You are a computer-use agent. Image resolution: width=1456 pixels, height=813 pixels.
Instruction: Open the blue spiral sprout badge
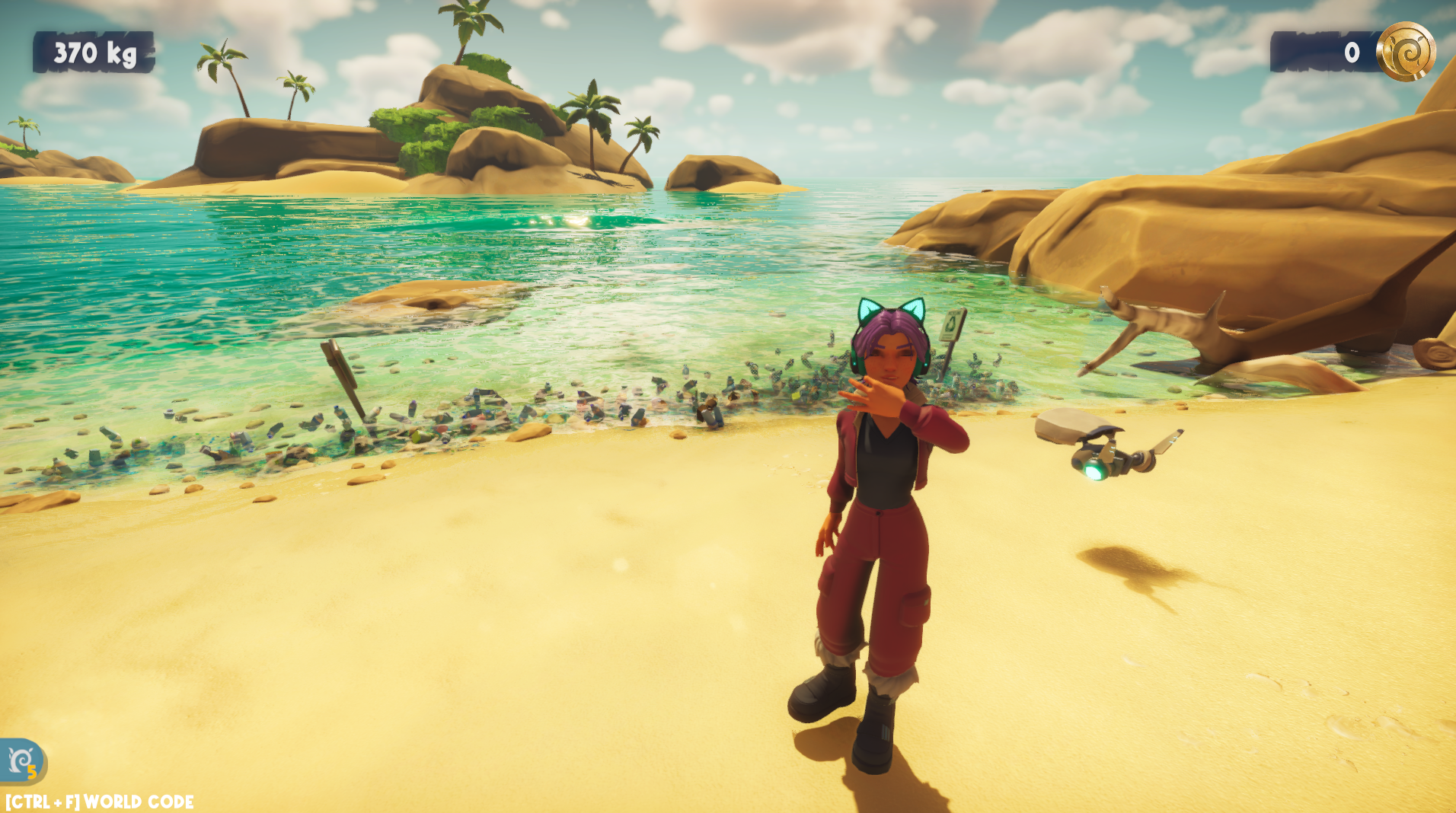(x=22, y=760)
